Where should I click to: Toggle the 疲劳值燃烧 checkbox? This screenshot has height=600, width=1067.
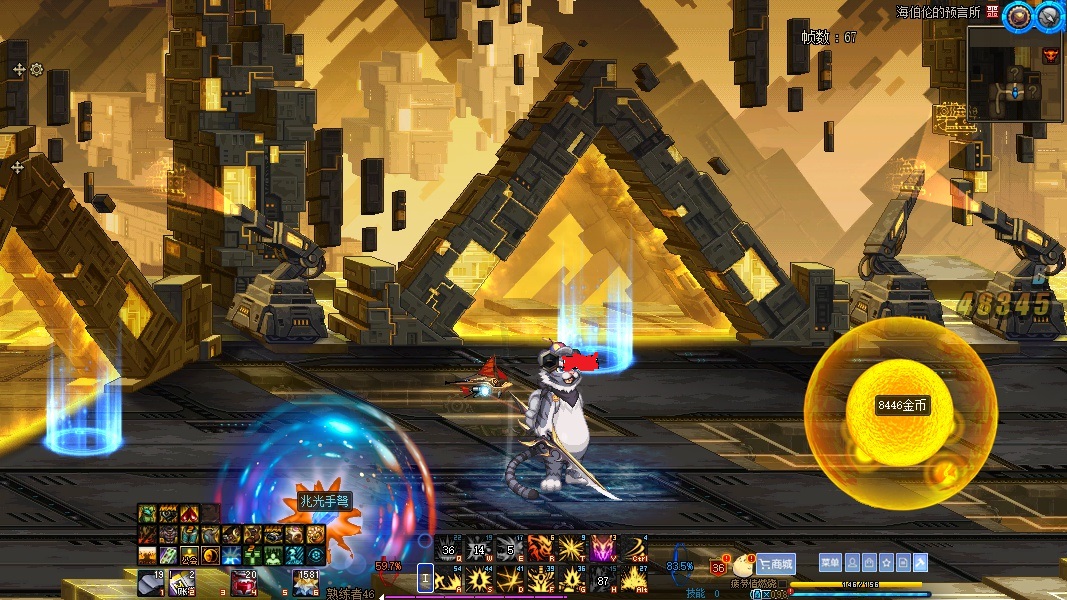click(x=783, y=583)
